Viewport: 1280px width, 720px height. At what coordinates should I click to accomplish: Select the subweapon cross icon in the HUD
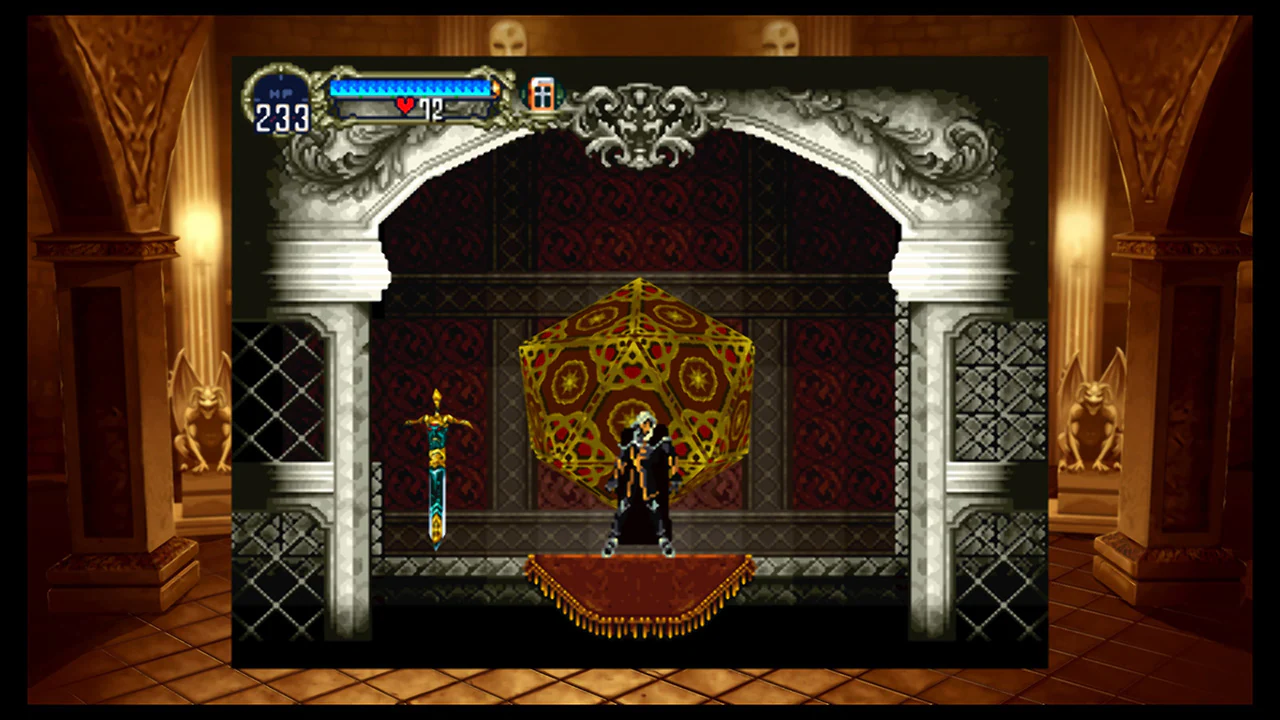click(x=541, y=94)
